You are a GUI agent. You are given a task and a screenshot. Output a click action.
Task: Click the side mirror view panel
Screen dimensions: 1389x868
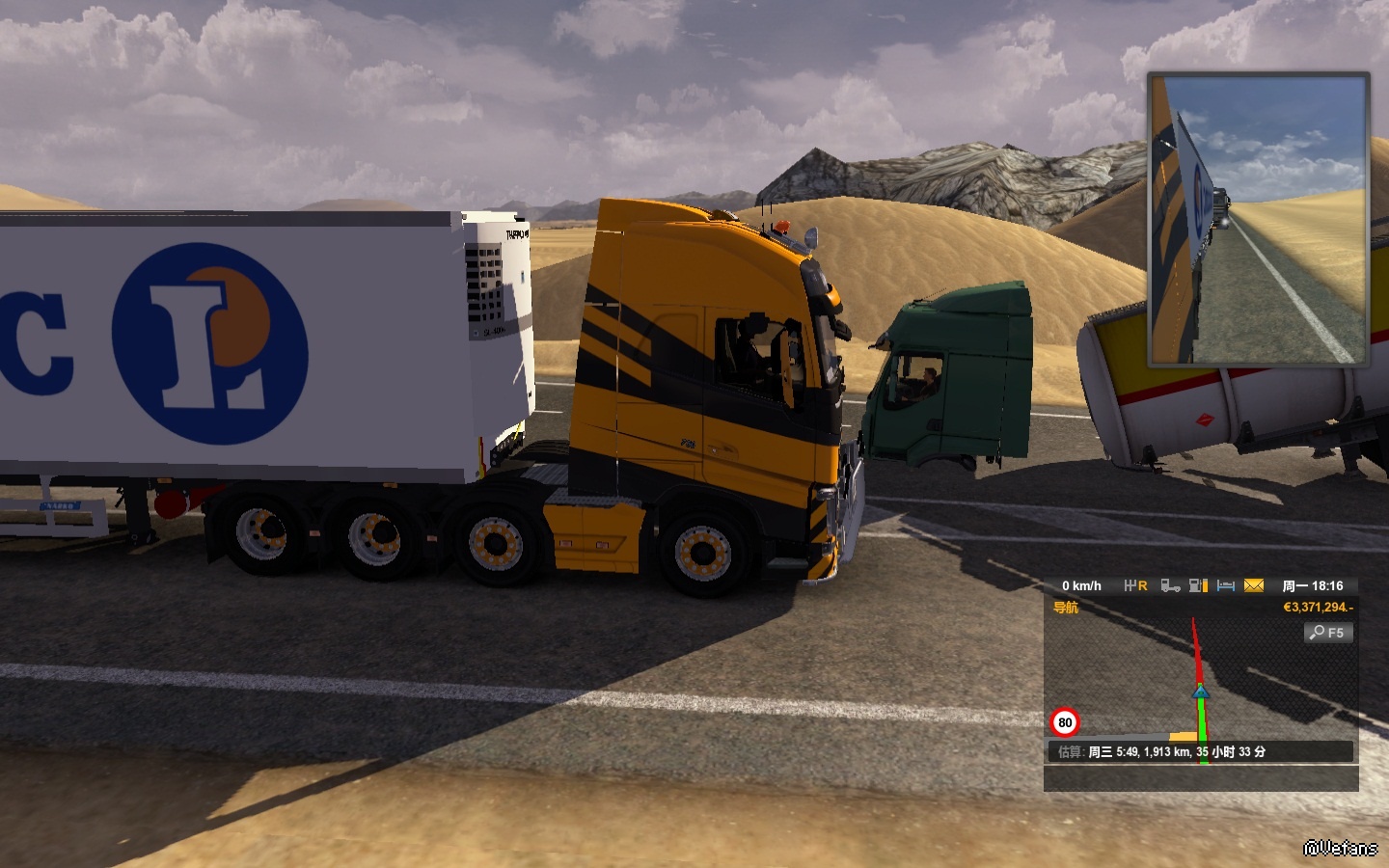click(x=1258, y=220)
